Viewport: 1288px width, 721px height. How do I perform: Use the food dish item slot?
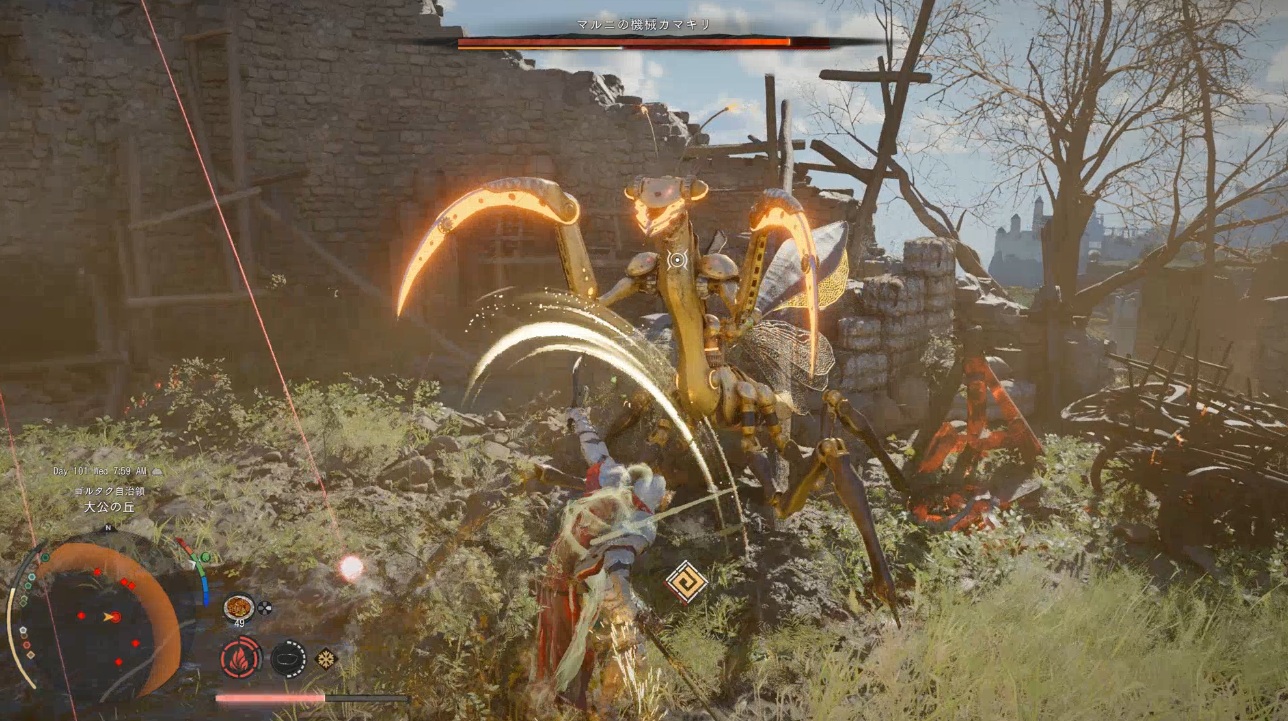pos(238,606)
